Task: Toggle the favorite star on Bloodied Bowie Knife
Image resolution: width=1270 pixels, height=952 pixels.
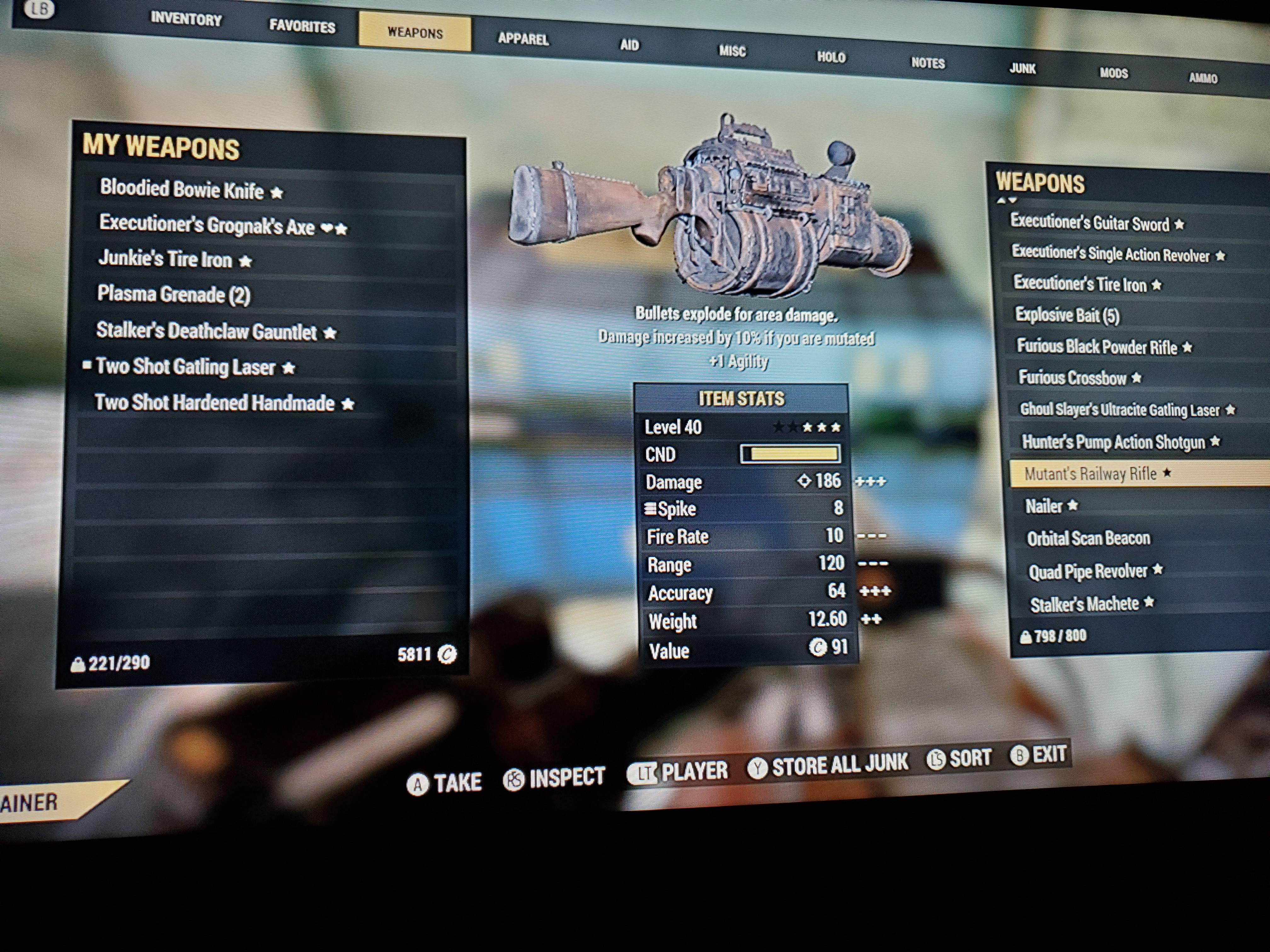Action: tap(277, 193)
